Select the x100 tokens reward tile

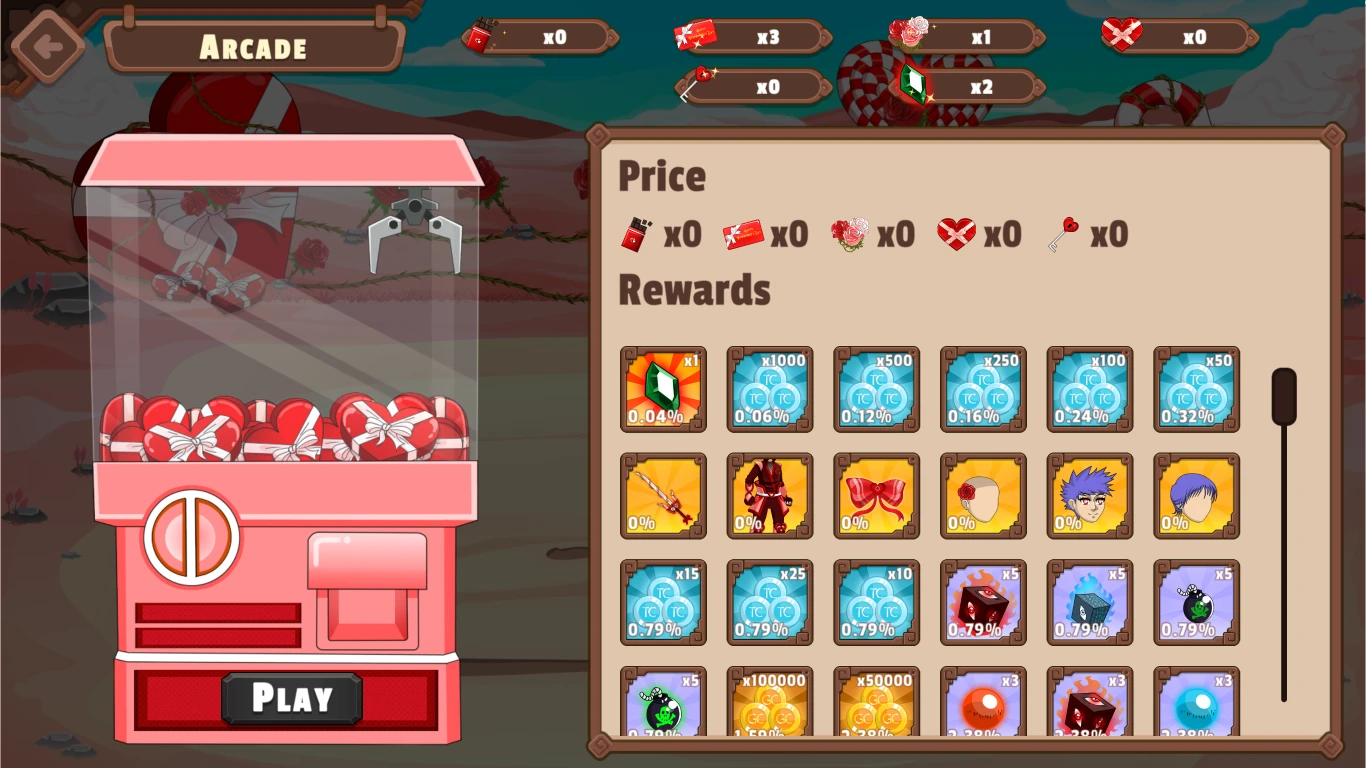point(1090,389)
